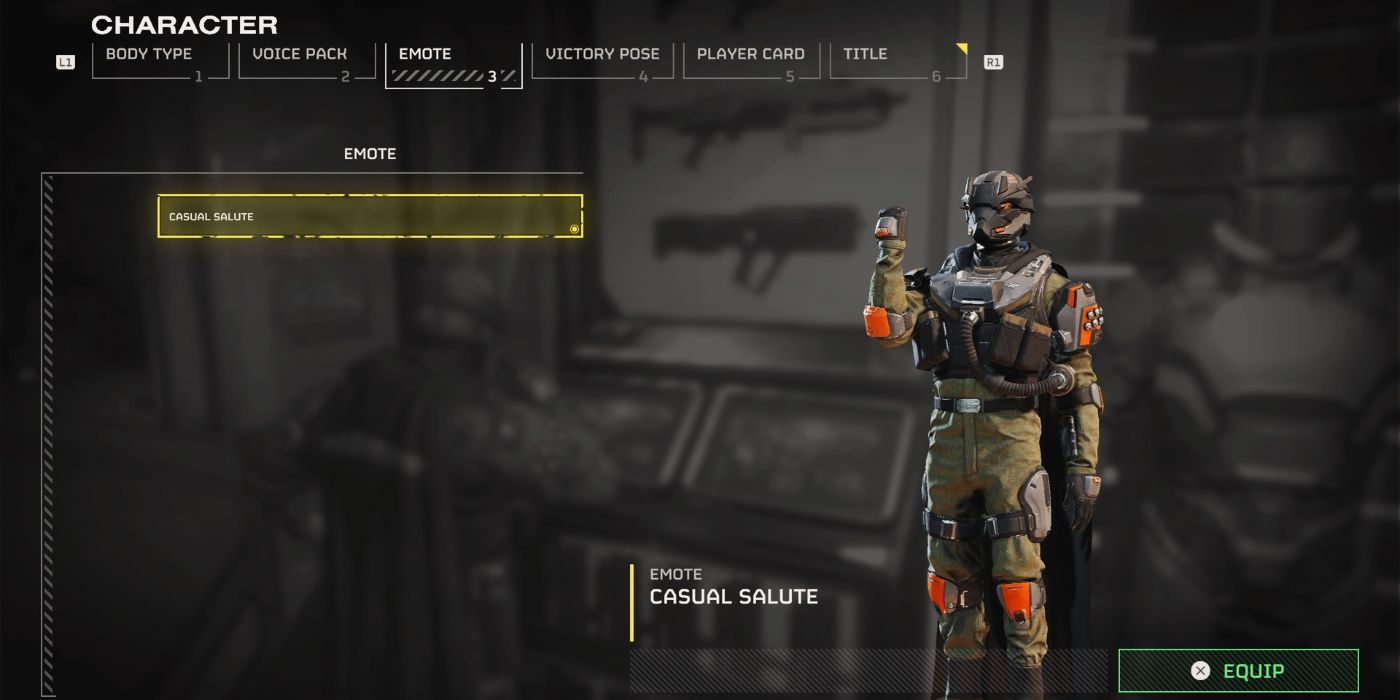Open the Title tab
The image size is (1400, 700).
(897, 60)
